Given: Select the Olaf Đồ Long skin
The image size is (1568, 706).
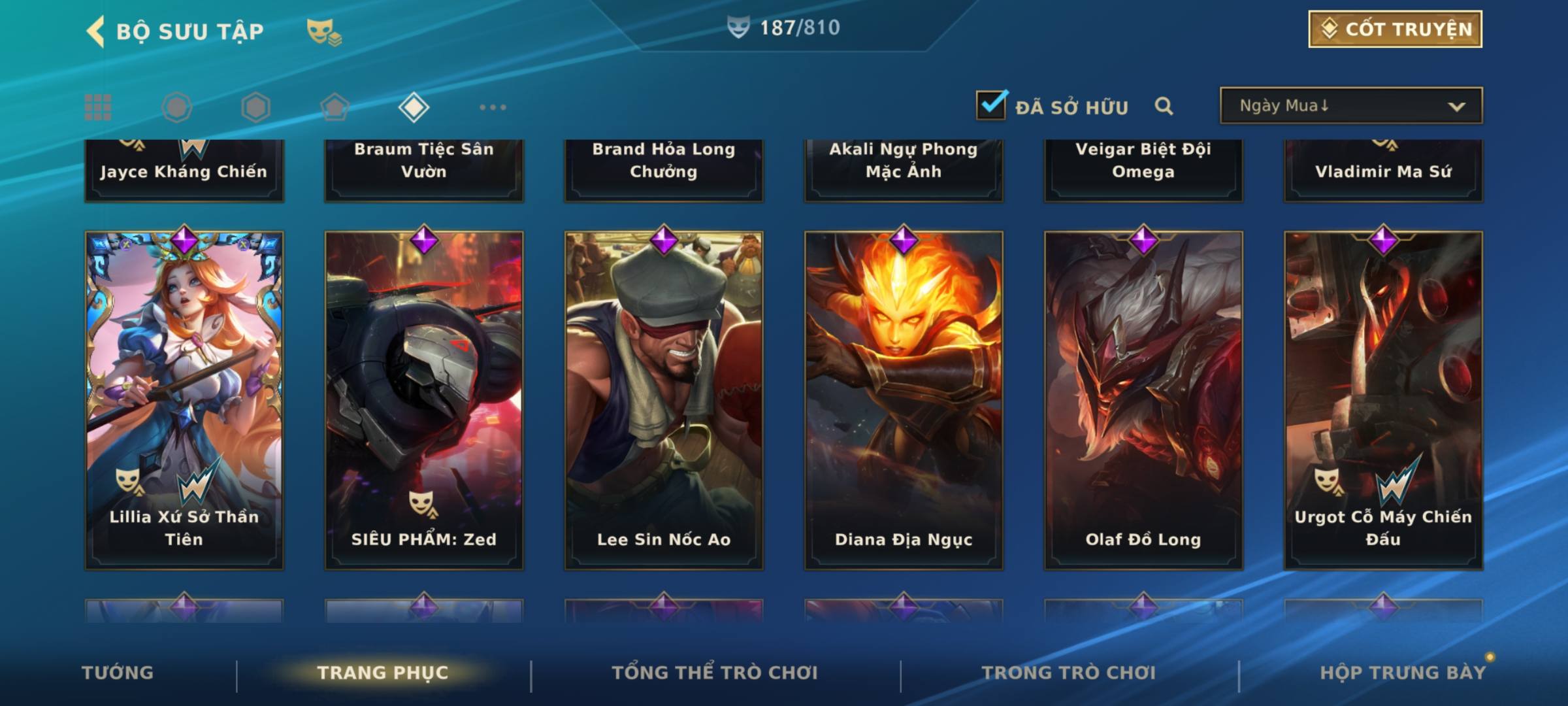Looking at the screenshot, I should (x=1143, y=400).
